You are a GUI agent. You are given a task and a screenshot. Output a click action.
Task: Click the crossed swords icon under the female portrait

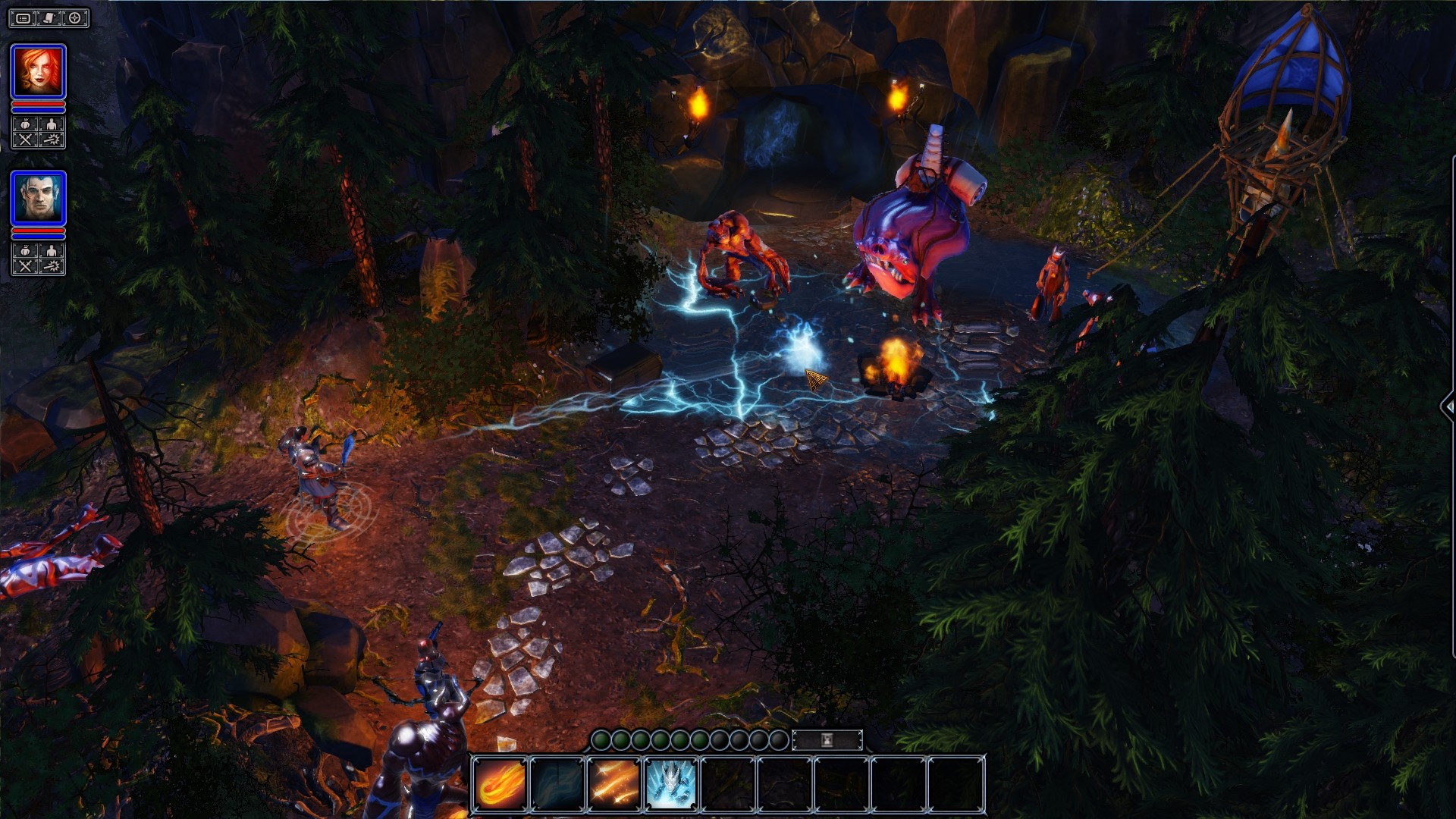26,139
